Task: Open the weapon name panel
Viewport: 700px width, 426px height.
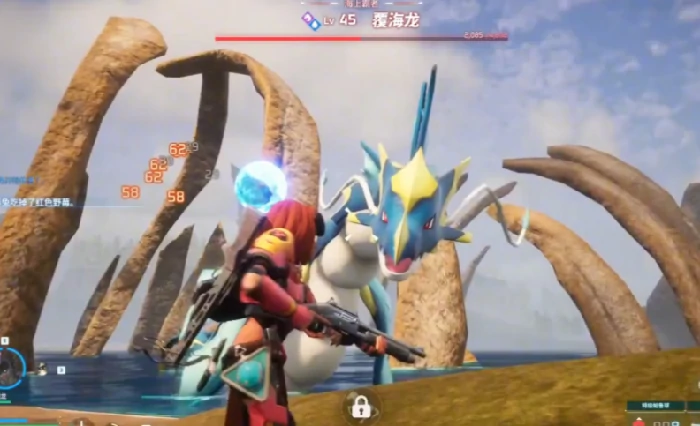Action: pos(656,406)
